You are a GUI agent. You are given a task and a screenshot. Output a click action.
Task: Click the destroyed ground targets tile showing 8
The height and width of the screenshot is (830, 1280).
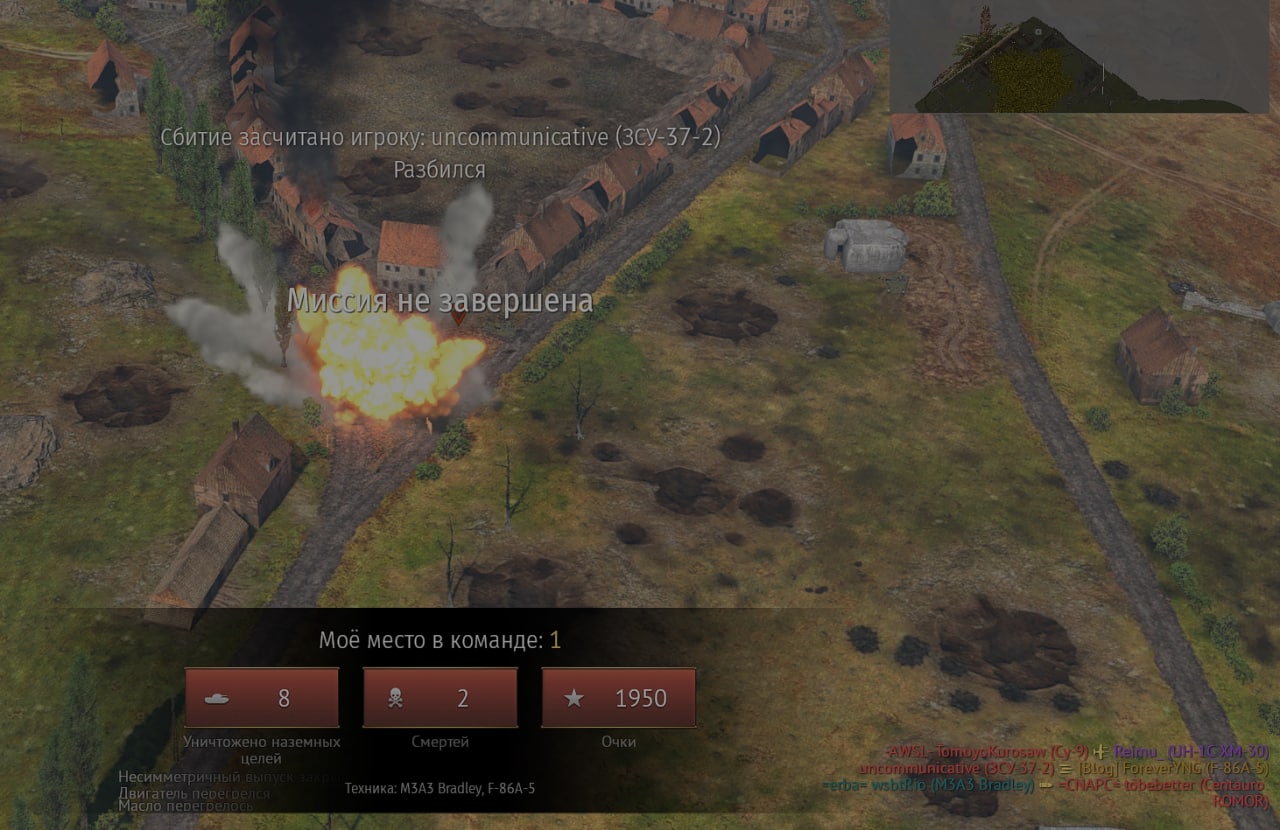[x=262, y=698]
